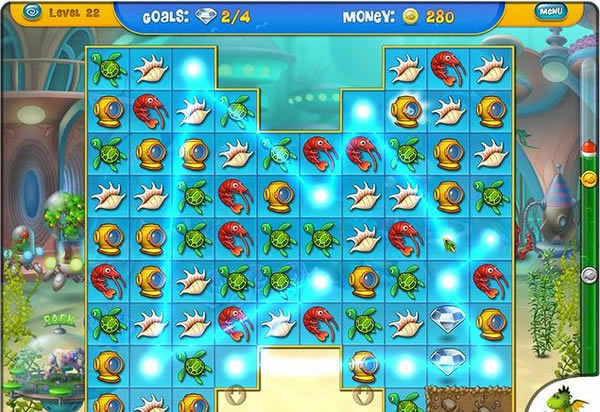Choose the lower diamond tile on the board
600x412 pixels.
pos(447,360)
